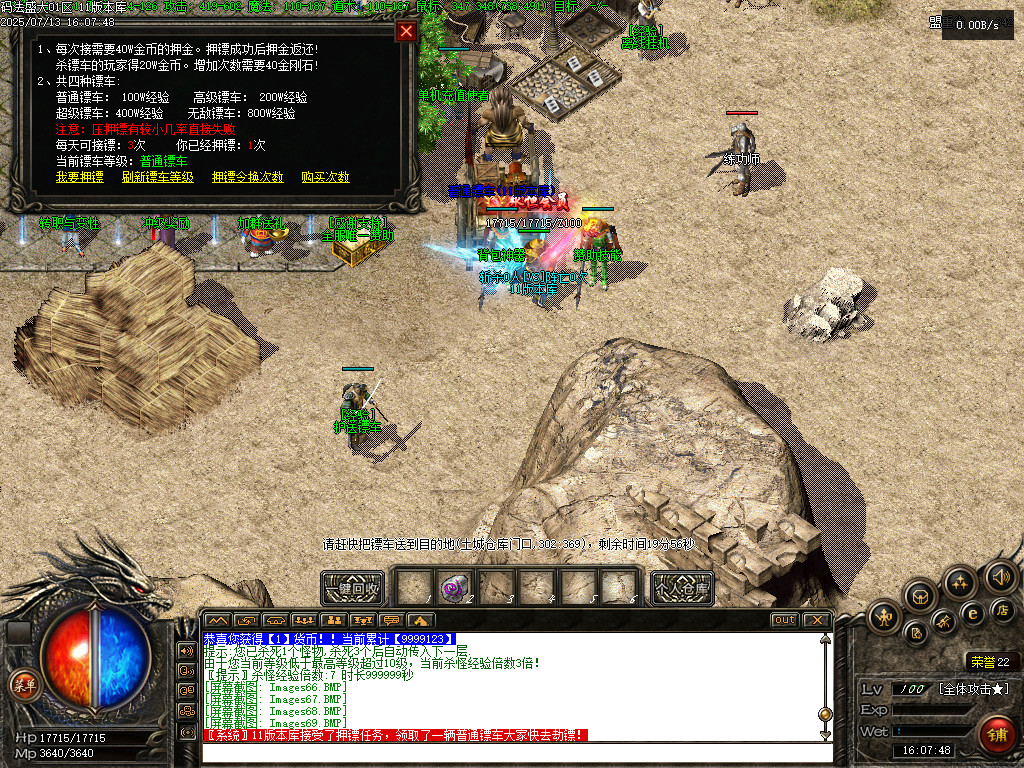
Task: Choose the 我要押镖 option
Action: coord(80,177)
